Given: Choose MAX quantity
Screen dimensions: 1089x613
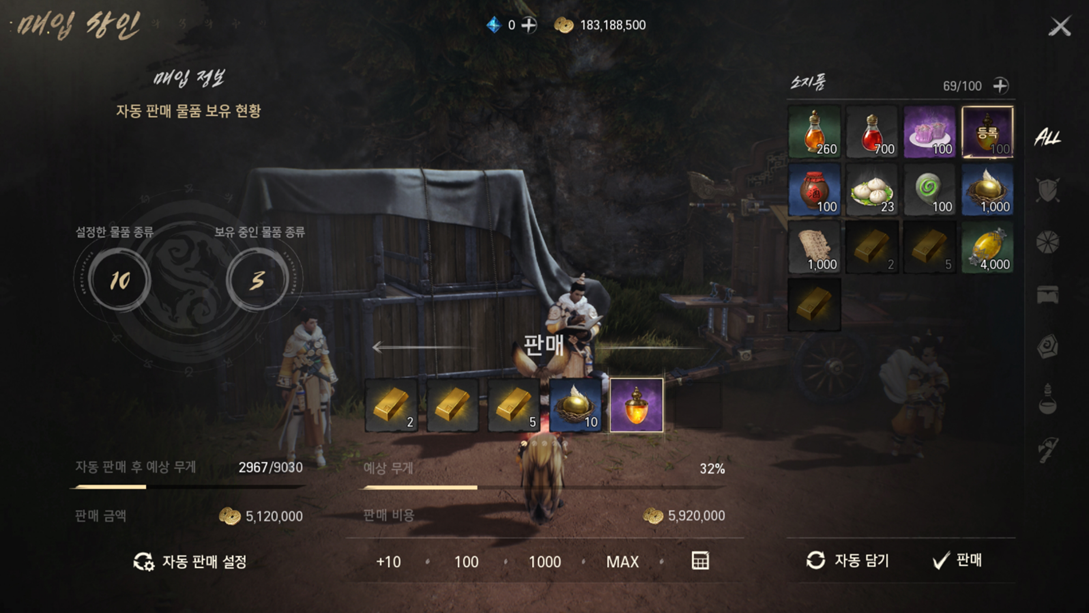Looking at the screenshot, I should point(622,562).
